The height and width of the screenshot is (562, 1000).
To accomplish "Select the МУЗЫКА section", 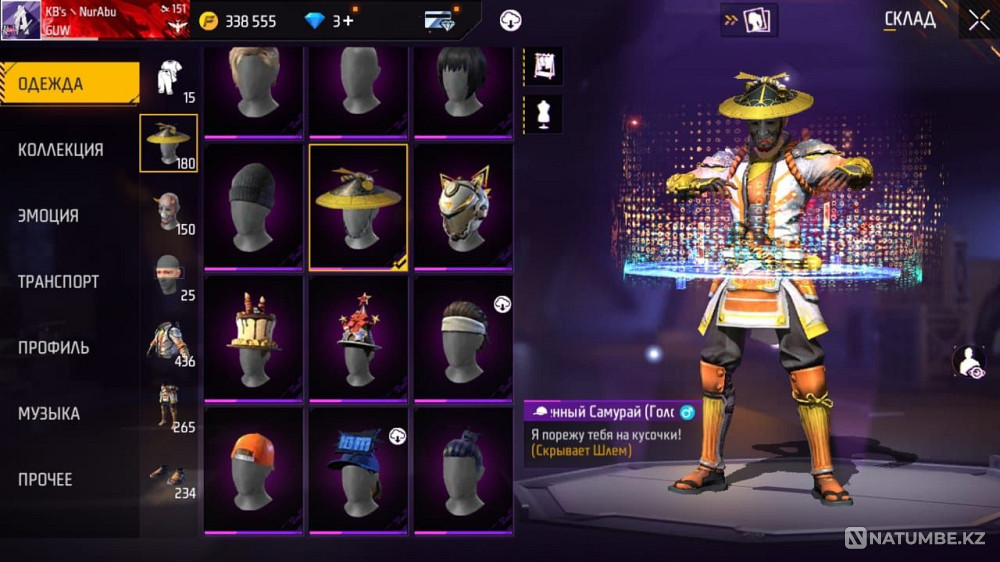I will pyautogui.click(x=49, y=414).
